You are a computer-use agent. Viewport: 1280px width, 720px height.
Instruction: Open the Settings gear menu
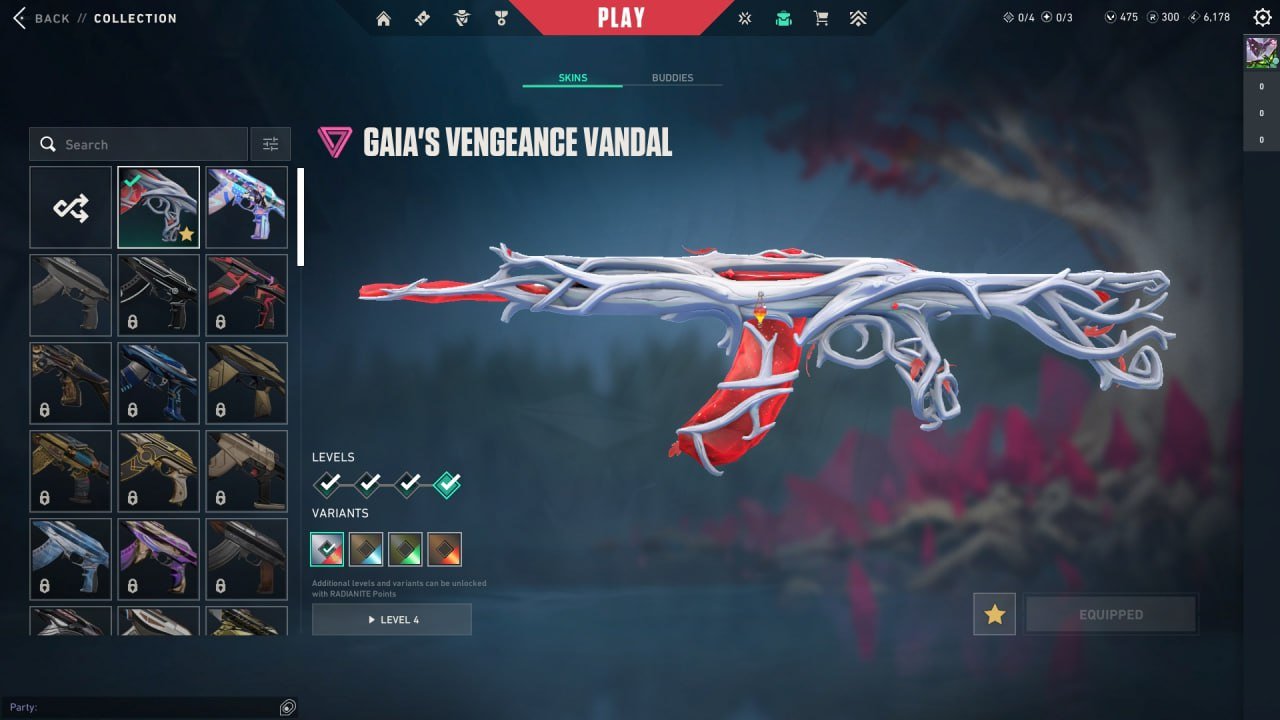point(1262,17)
